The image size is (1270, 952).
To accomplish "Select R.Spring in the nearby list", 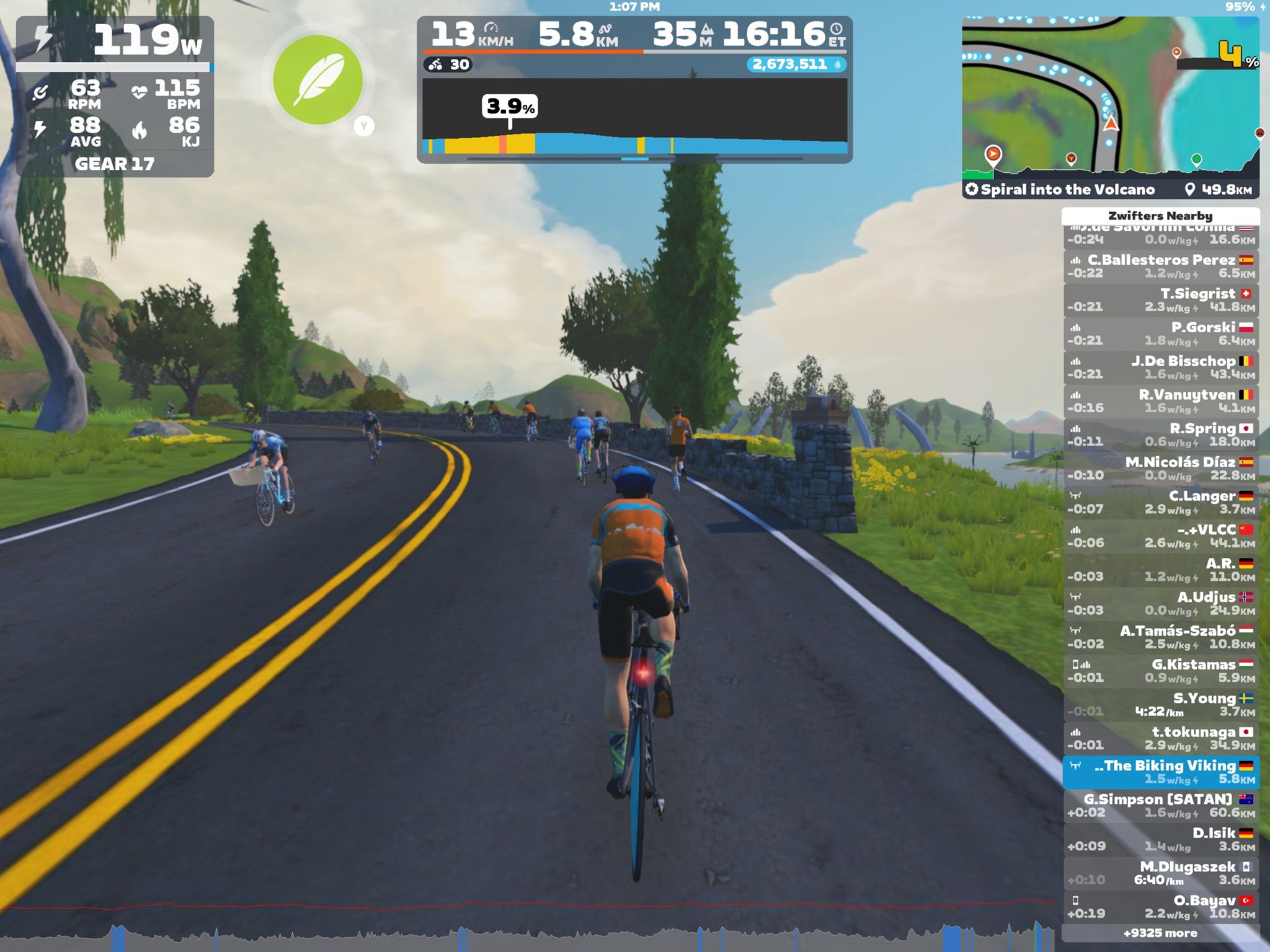I will (1161, 434).
